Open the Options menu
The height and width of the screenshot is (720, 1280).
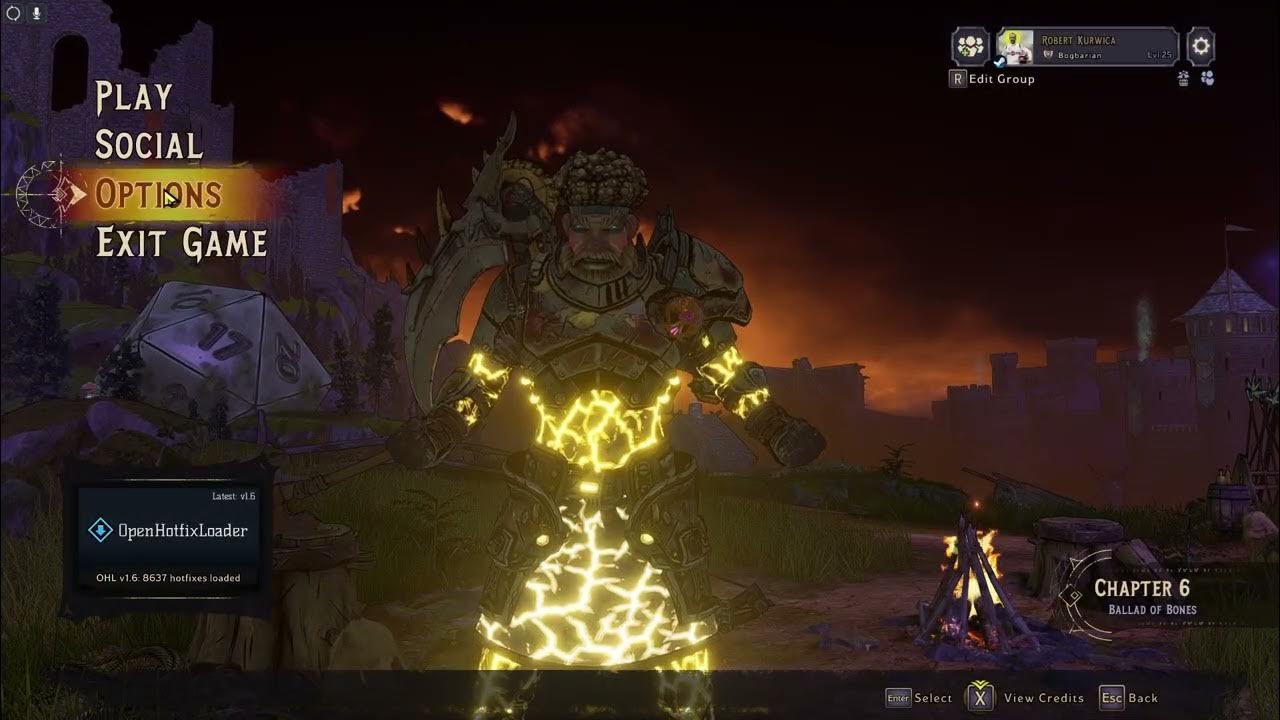158,194
